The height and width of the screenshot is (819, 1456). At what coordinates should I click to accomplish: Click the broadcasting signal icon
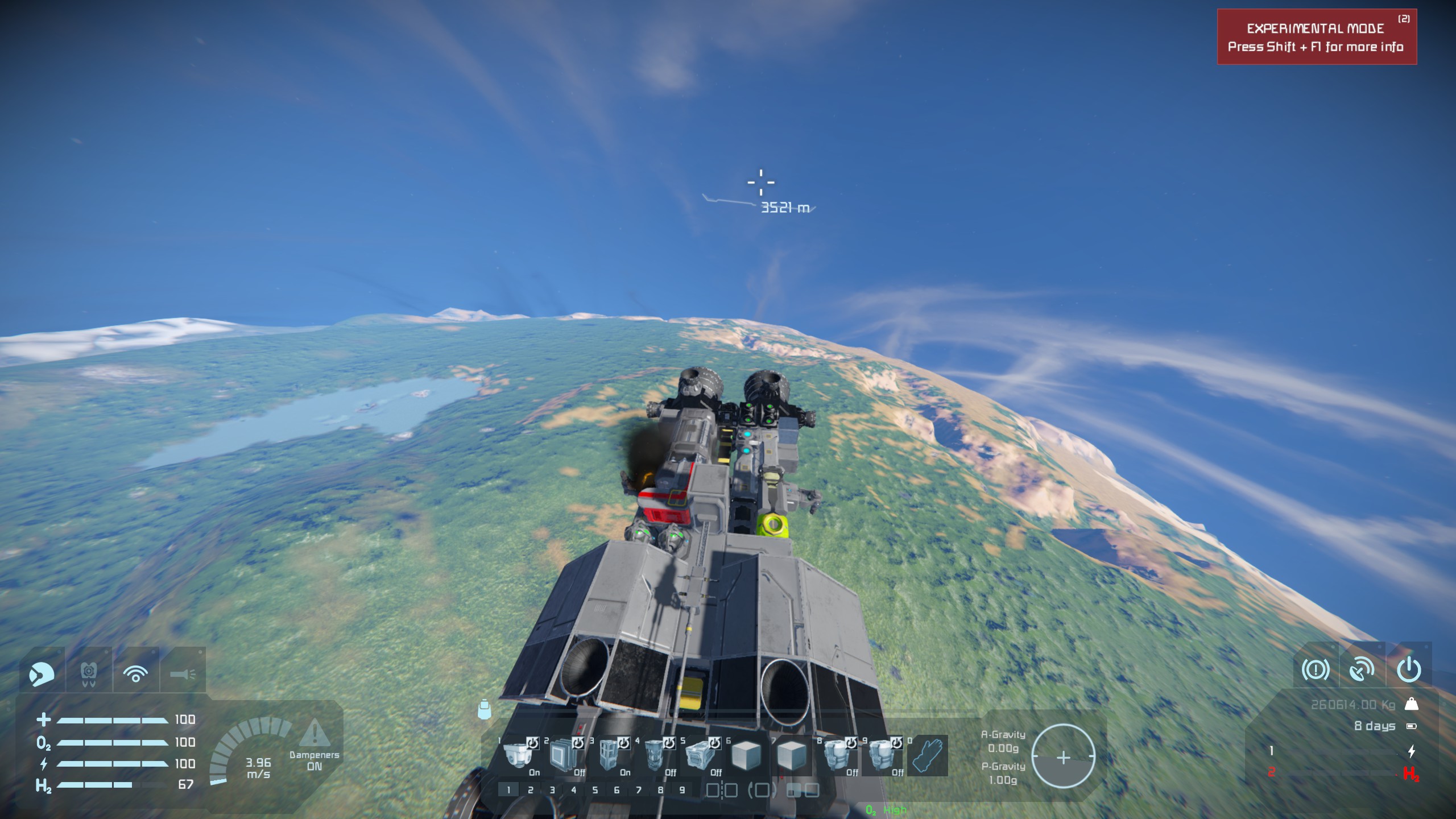click(x=135, y=674)
